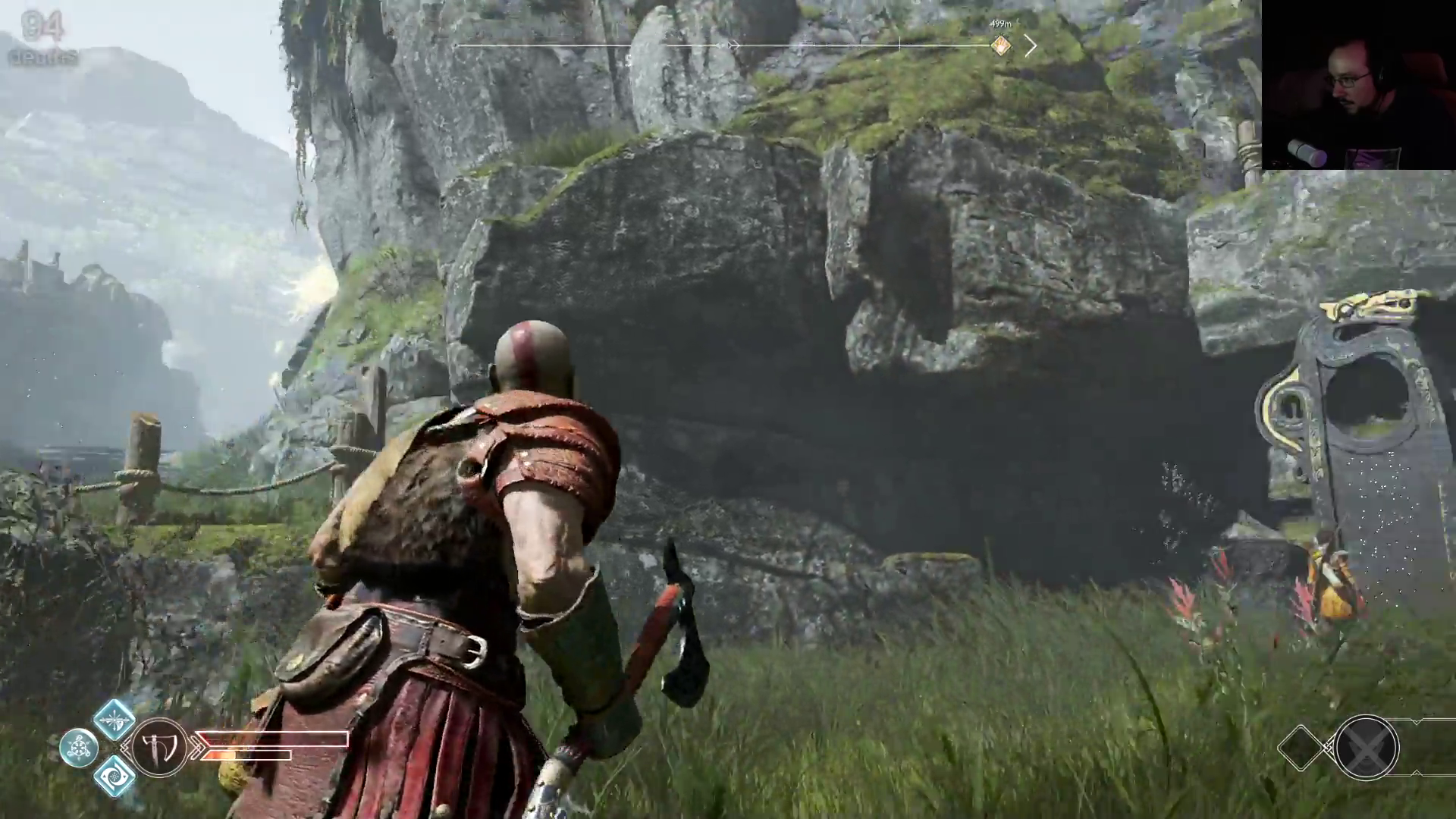This screenshot has width=1456, height=819.
Task: Activate the frost starburst runic attack
Action: pyautogui.click(x=114, y=719)
